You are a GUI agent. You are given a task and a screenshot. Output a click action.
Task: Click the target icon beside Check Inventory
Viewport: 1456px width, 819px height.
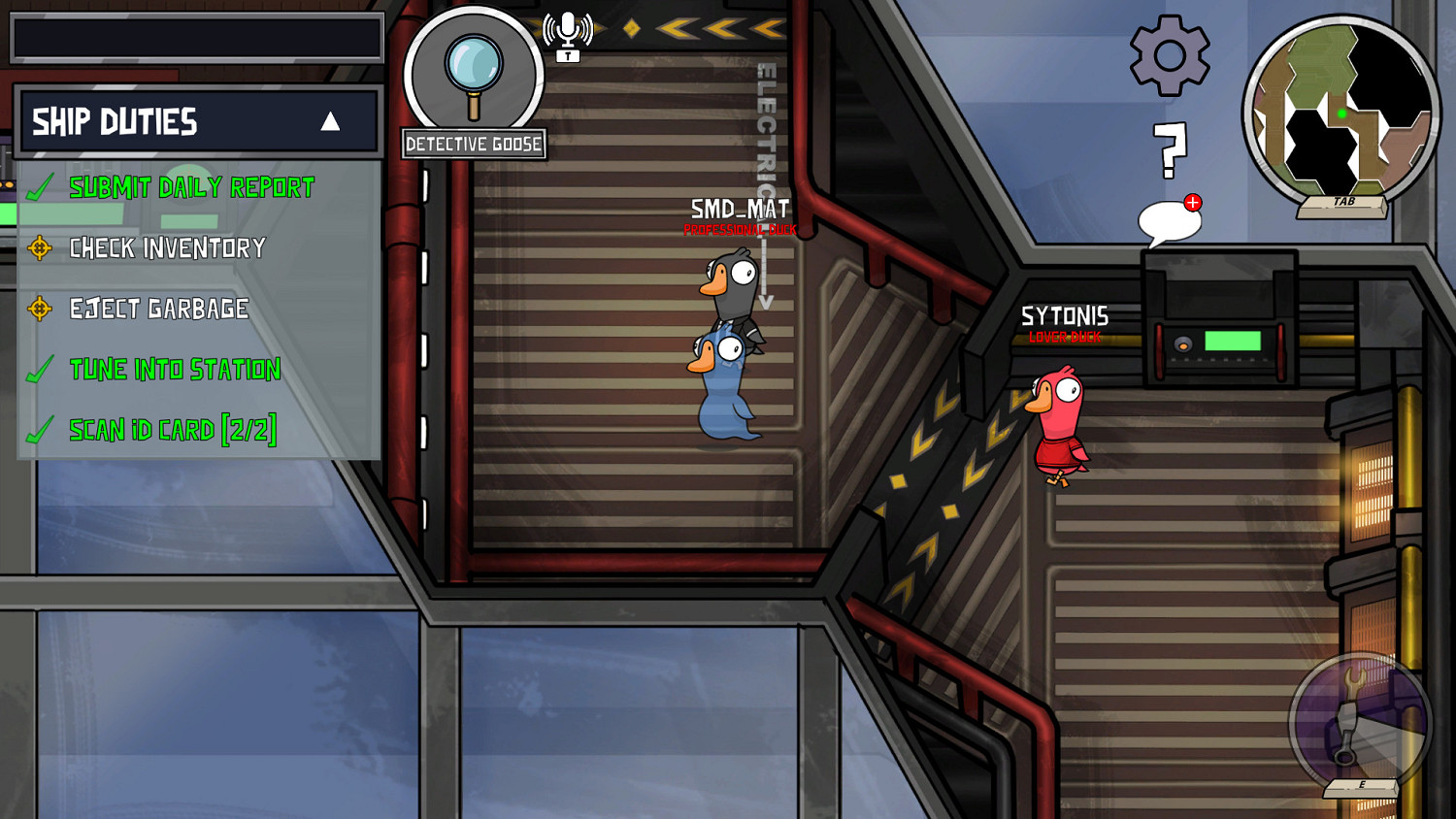click(40, 249)
